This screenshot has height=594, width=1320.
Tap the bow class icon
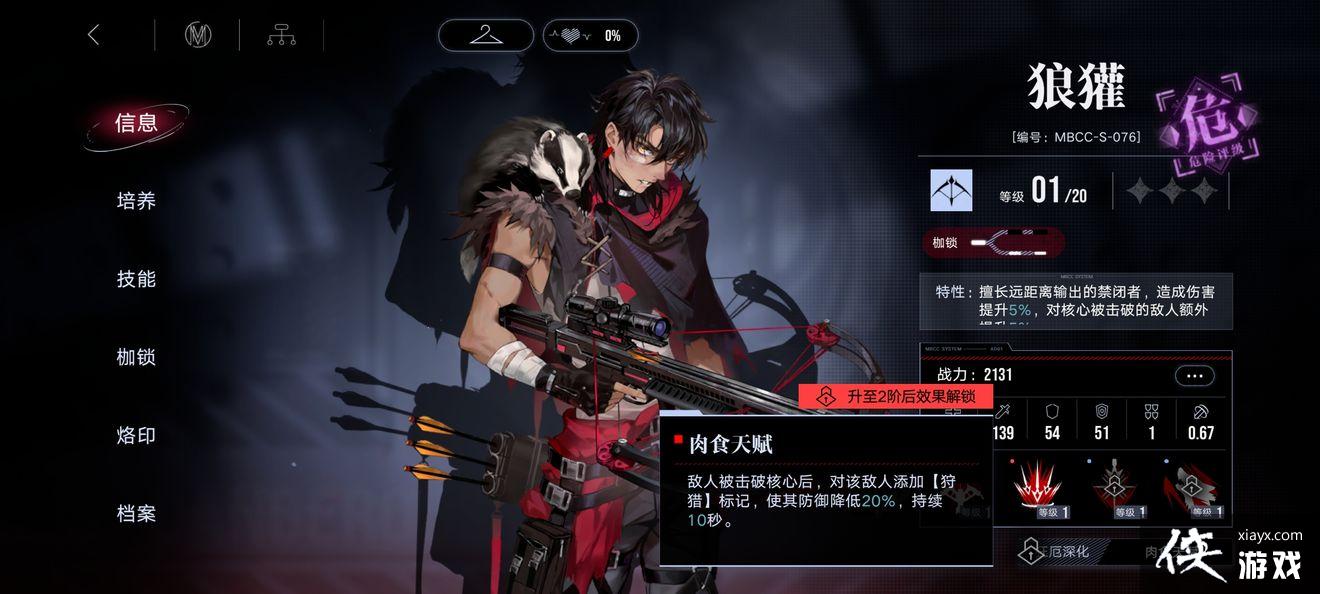951,190
